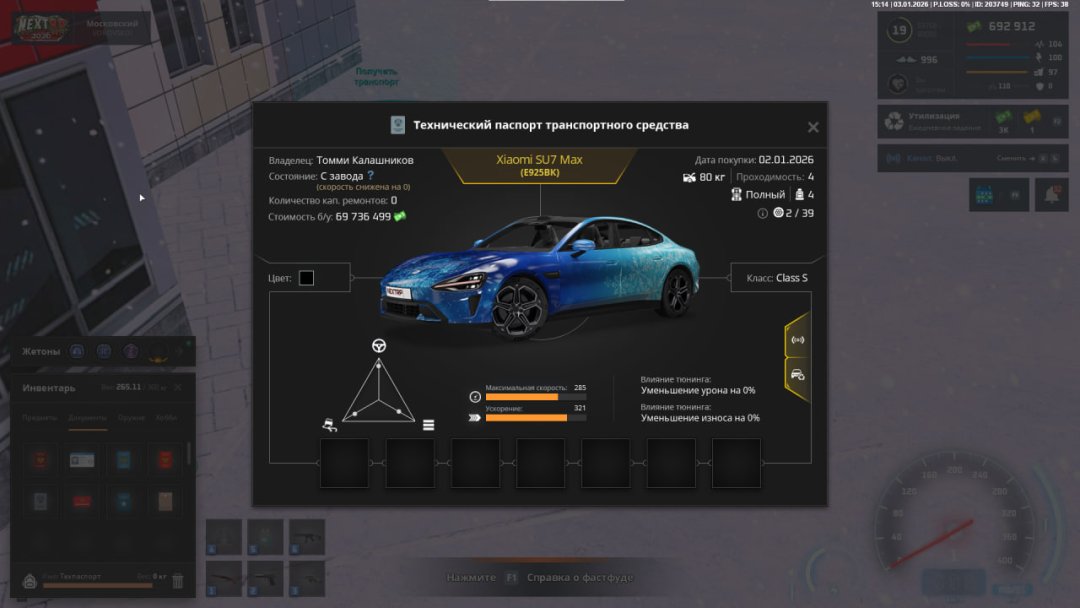Screen dimensions: 1080x608
Task: Delete item with the trash can icon
Action: (178, 580)
